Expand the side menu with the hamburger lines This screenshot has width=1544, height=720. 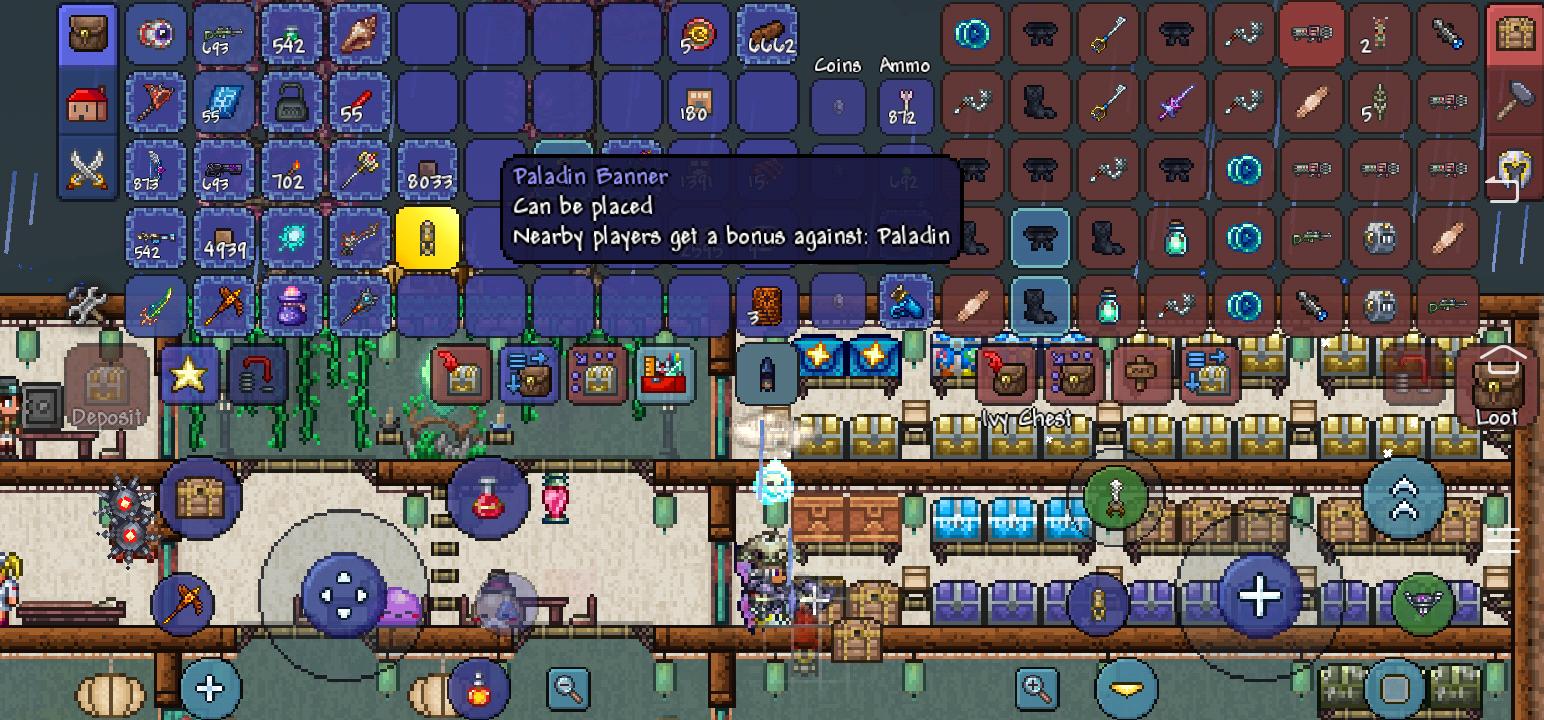pyautogui.click(x=1502, y=540)
